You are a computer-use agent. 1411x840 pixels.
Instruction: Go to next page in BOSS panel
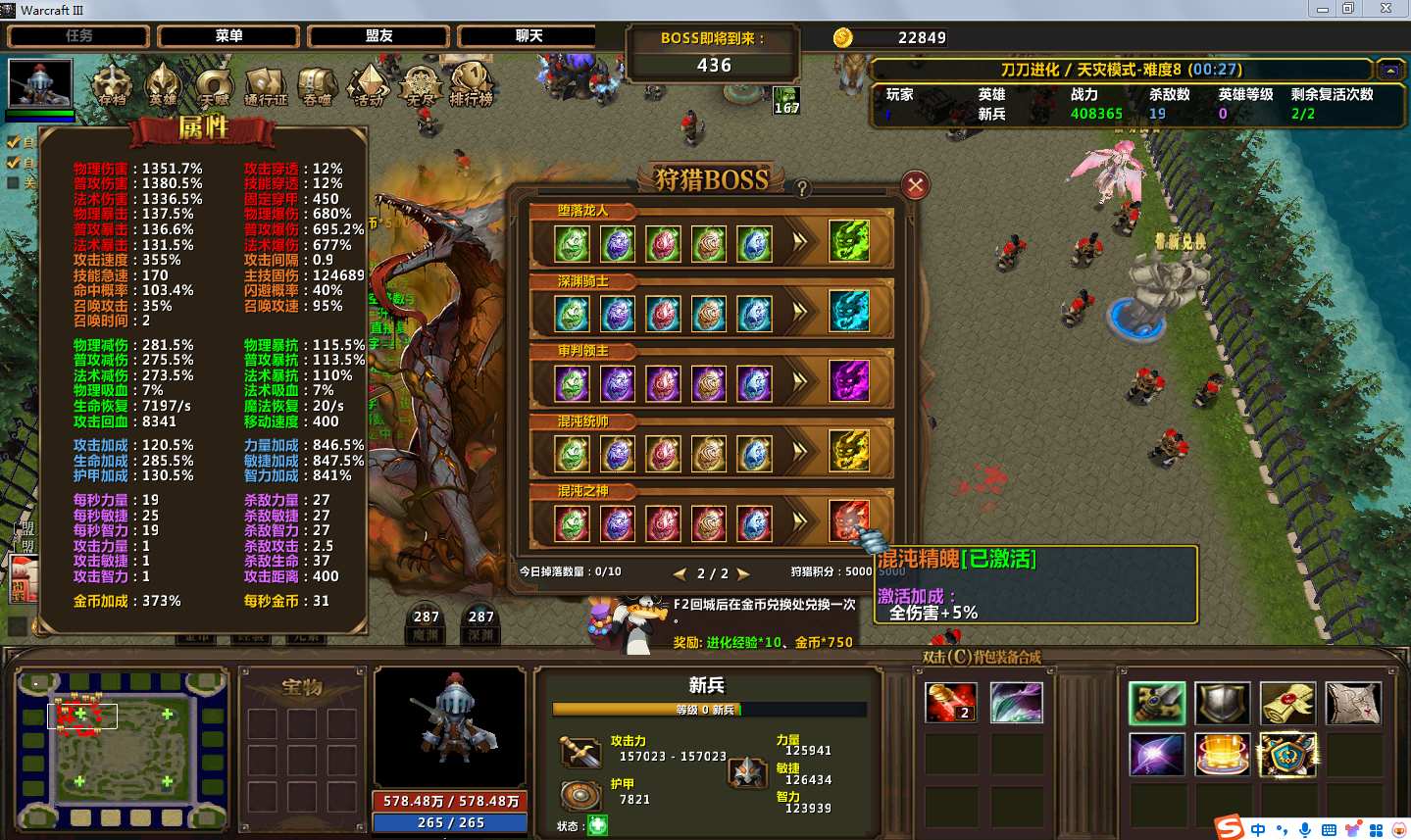click(743, 573)
